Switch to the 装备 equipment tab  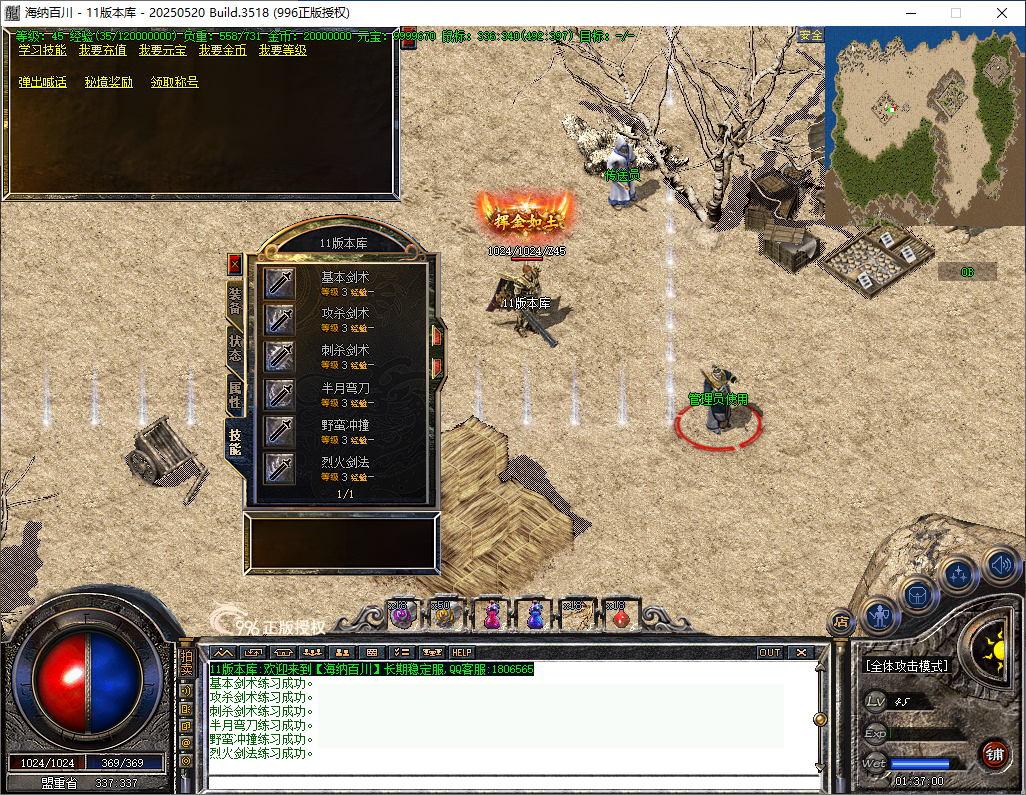coord(235,299)
